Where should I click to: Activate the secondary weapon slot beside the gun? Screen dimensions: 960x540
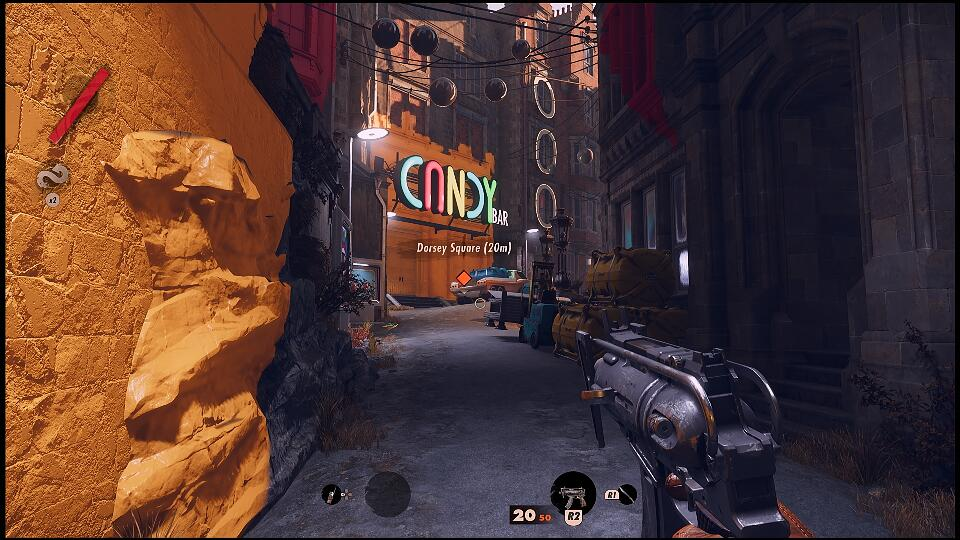click(627, 493)
